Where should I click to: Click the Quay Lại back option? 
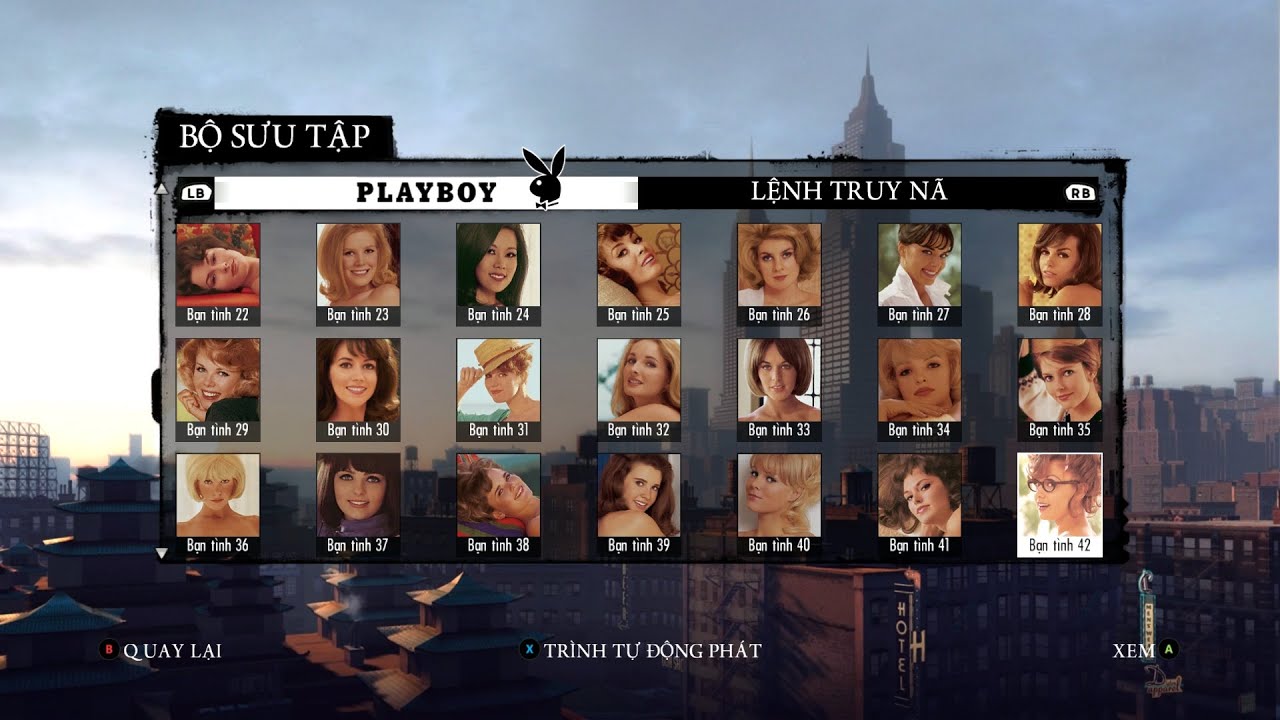[160, 651]
